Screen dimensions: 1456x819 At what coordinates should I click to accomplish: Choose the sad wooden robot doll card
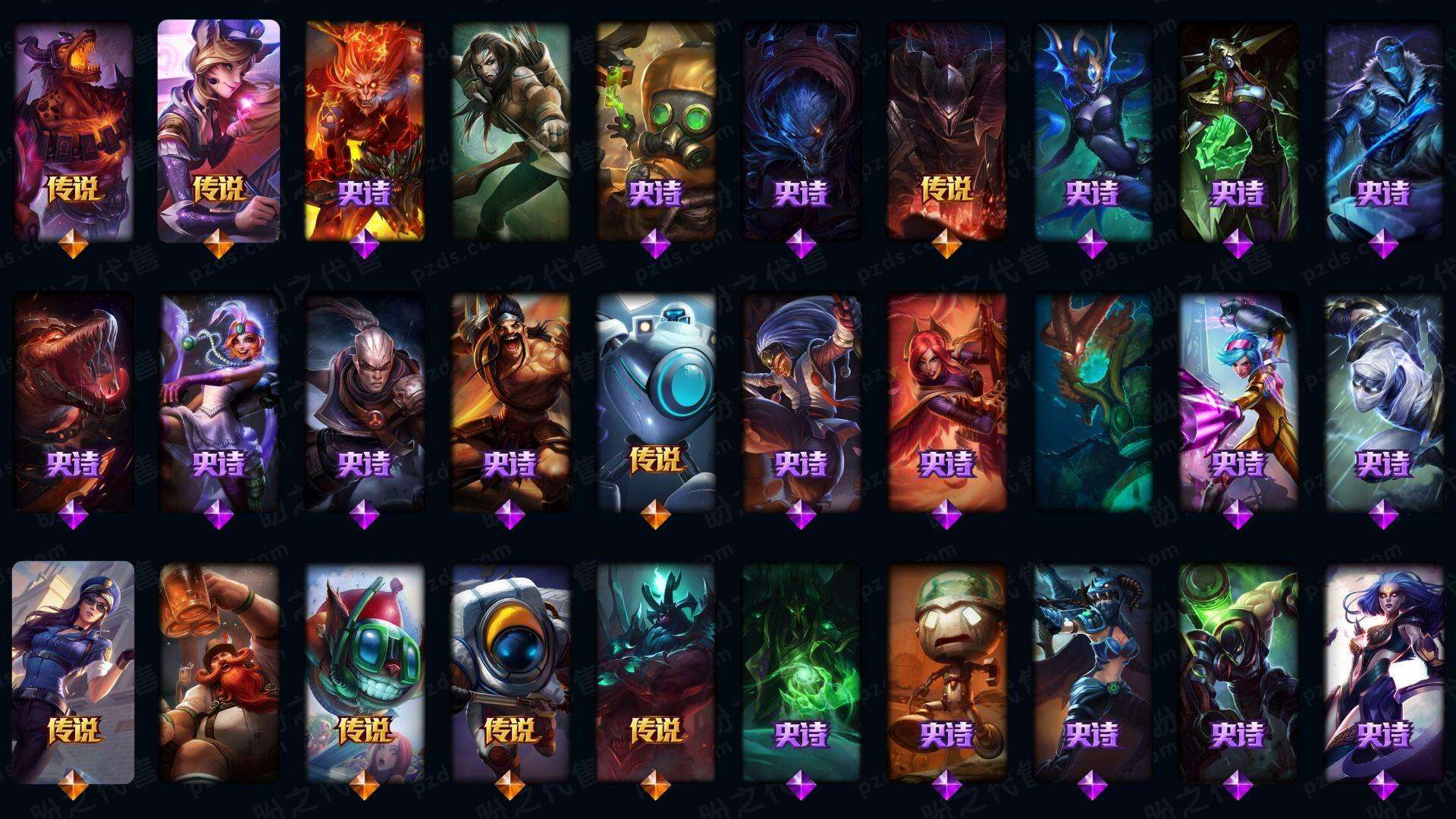tap(947, 673)
